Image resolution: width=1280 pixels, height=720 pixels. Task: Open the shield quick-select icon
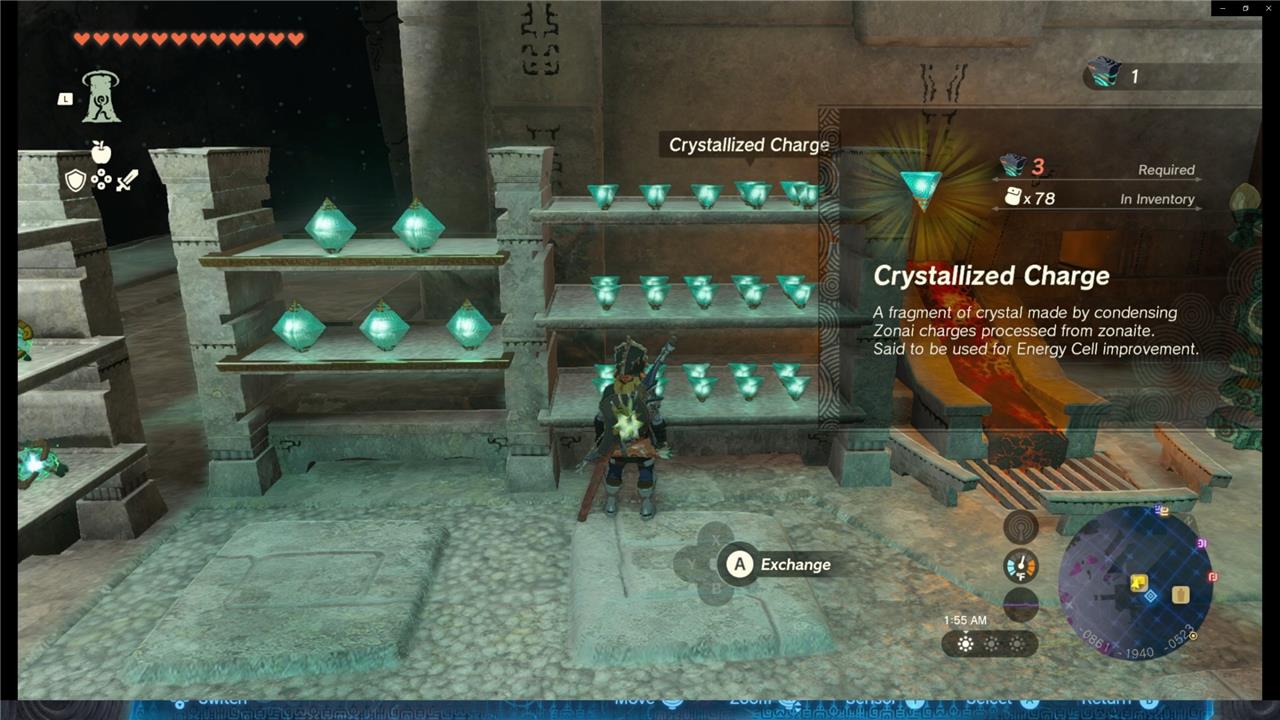pyautogui.click(x=76, y=181)
